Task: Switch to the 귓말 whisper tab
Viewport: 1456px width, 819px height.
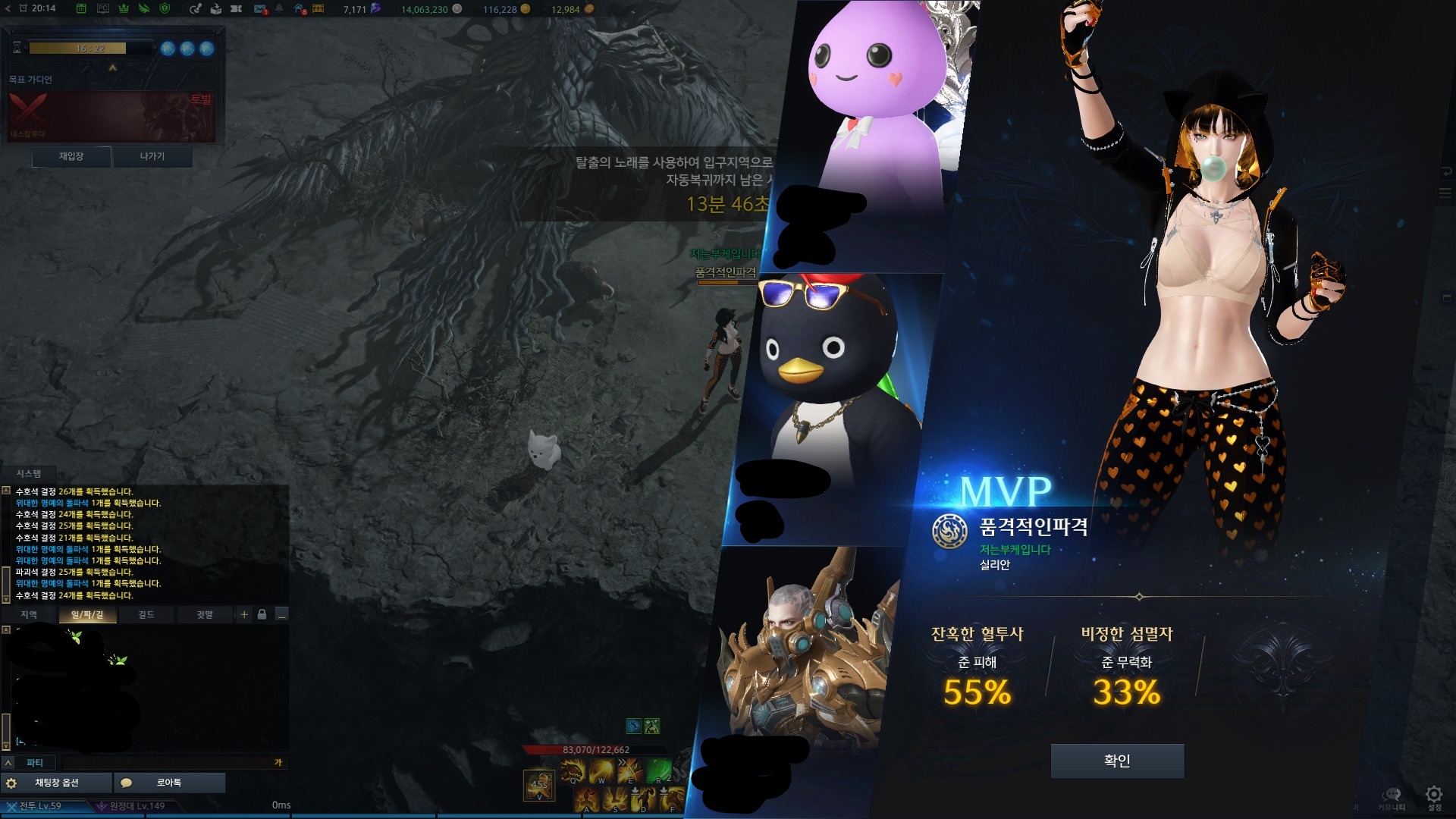Action: pyautogui.click(x=205, y=614)
